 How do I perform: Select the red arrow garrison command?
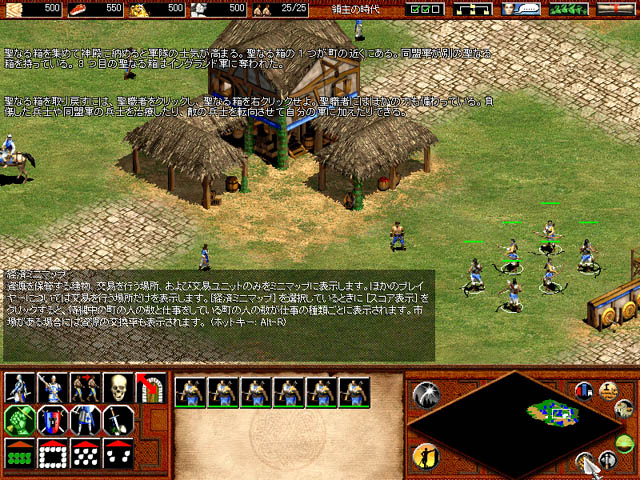pyautogui.click(x=150, y=387)
